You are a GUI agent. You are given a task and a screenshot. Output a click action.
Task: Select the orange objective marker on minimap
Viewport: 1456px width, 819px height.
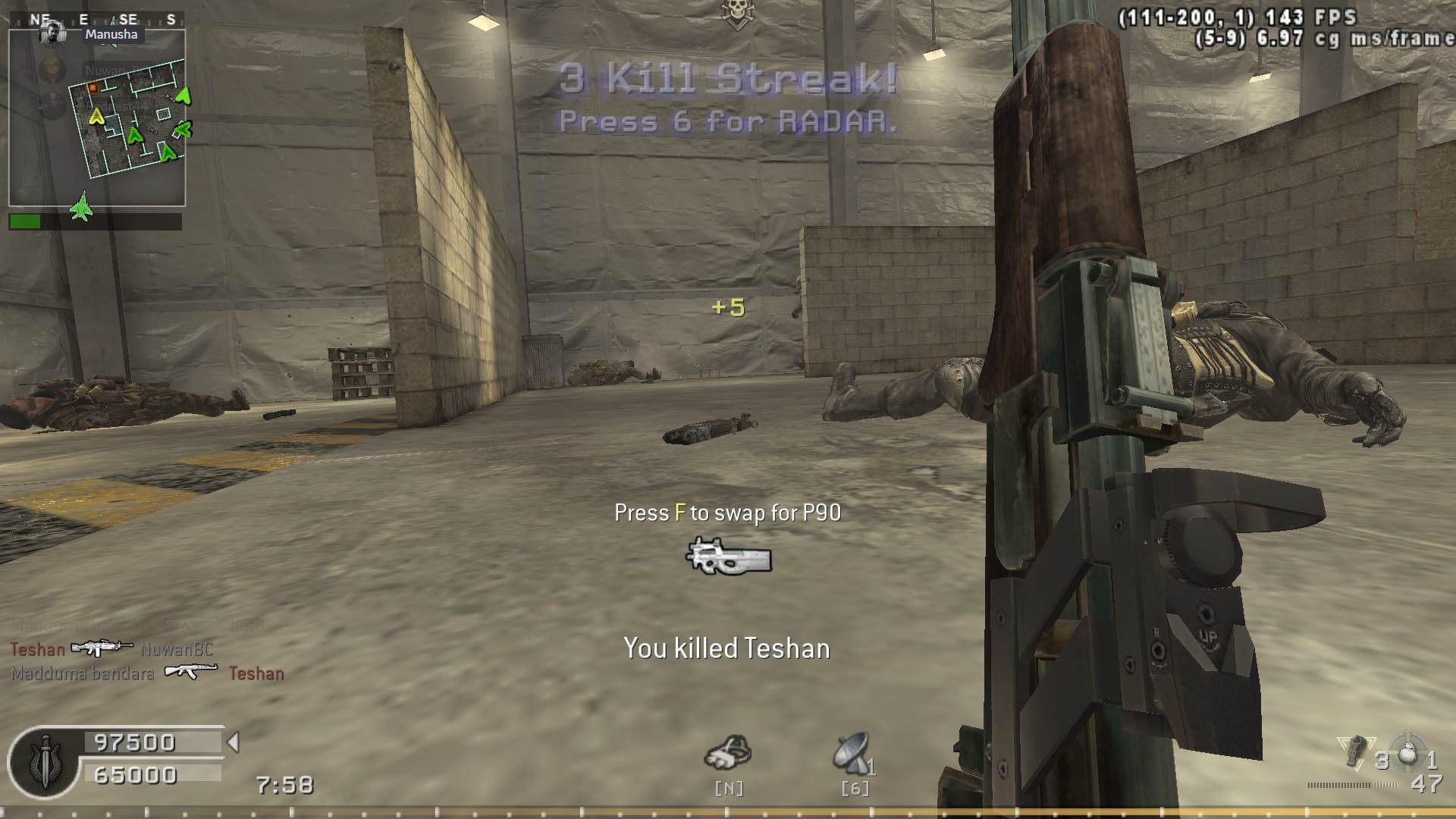93,89
